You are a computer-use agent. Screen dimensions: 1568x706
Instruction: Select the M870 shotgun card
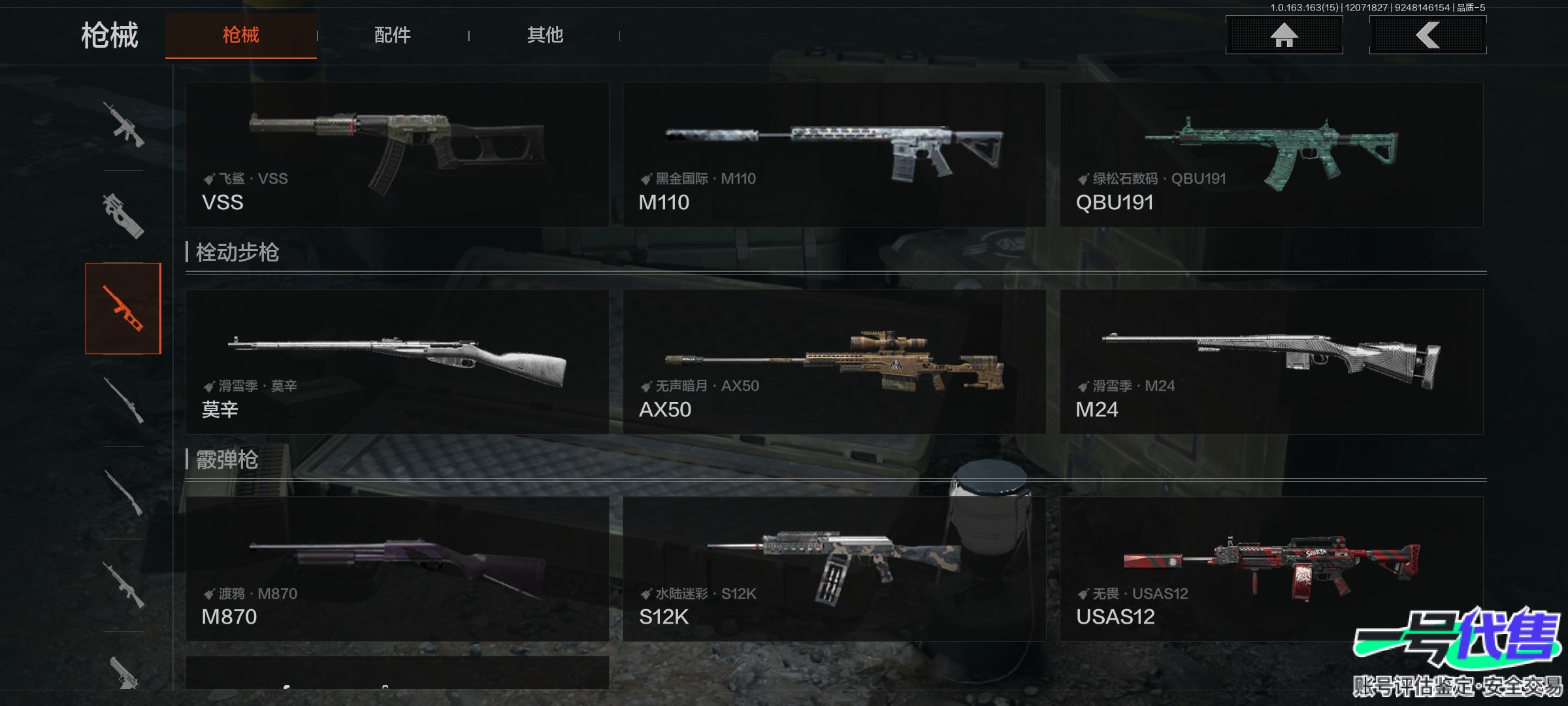pos(397,569)
